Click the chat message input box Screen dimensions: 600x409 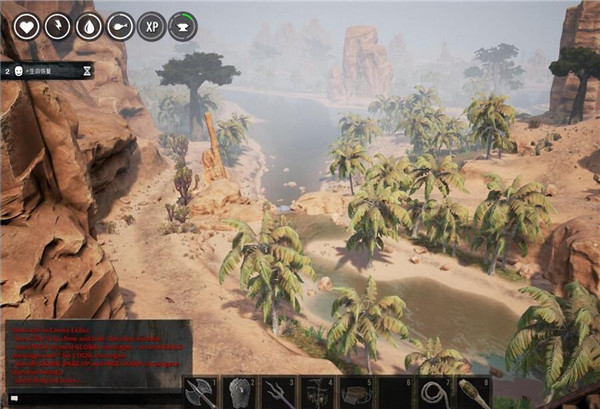[x=97, y=398]
